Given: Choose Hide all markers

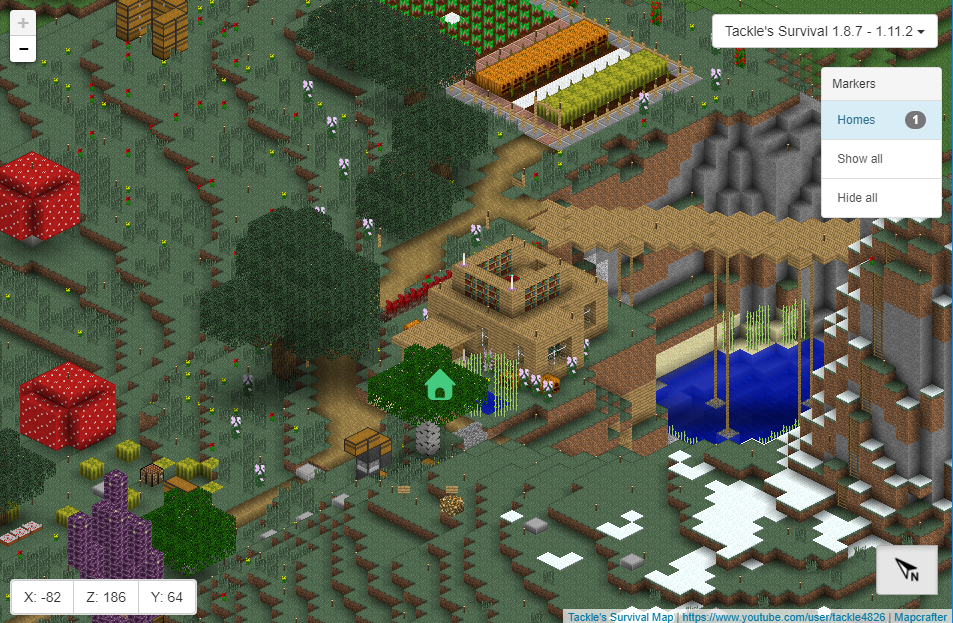Looking at the screenshot, I should pos(858,198).
